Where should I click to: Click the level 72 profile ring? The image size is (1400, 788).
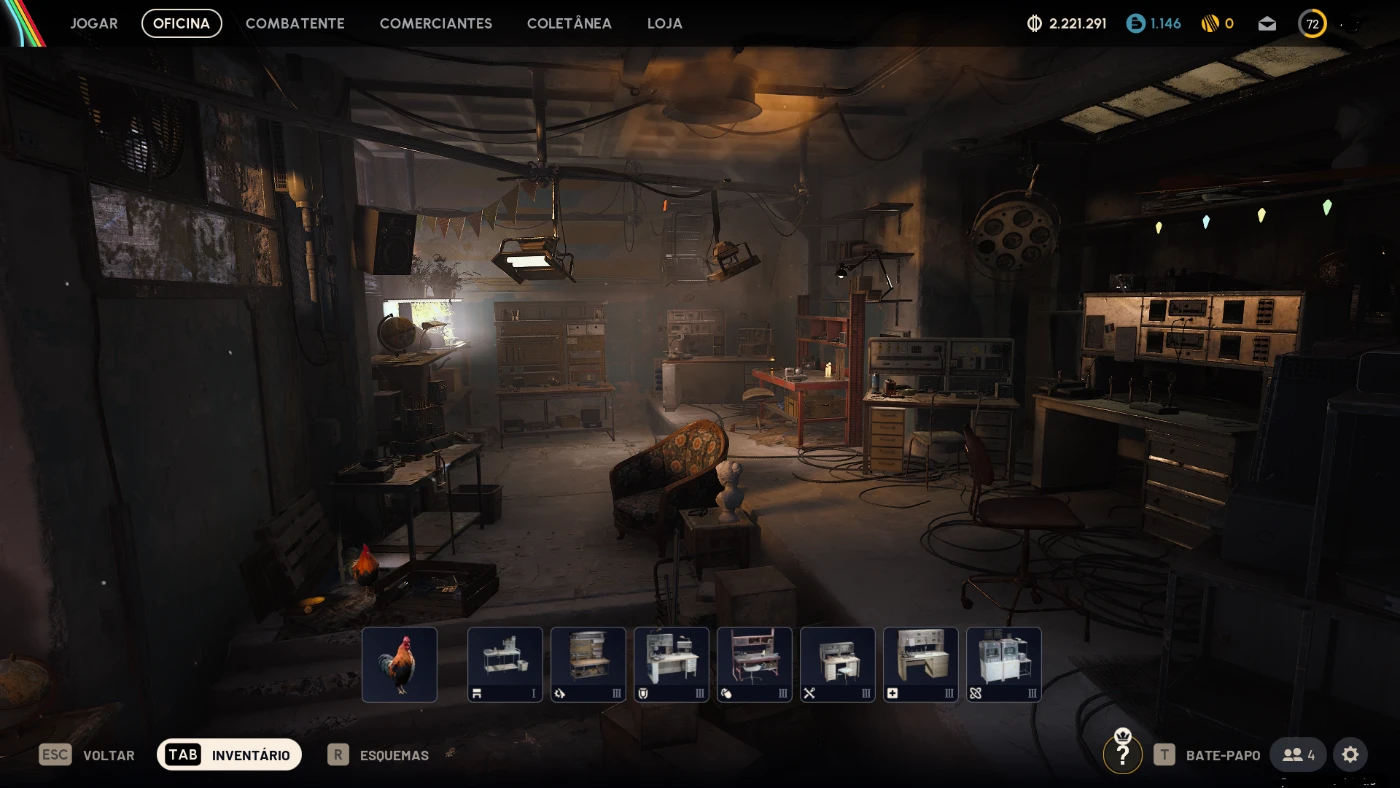pyautogui.click(x=1312, y=23)
